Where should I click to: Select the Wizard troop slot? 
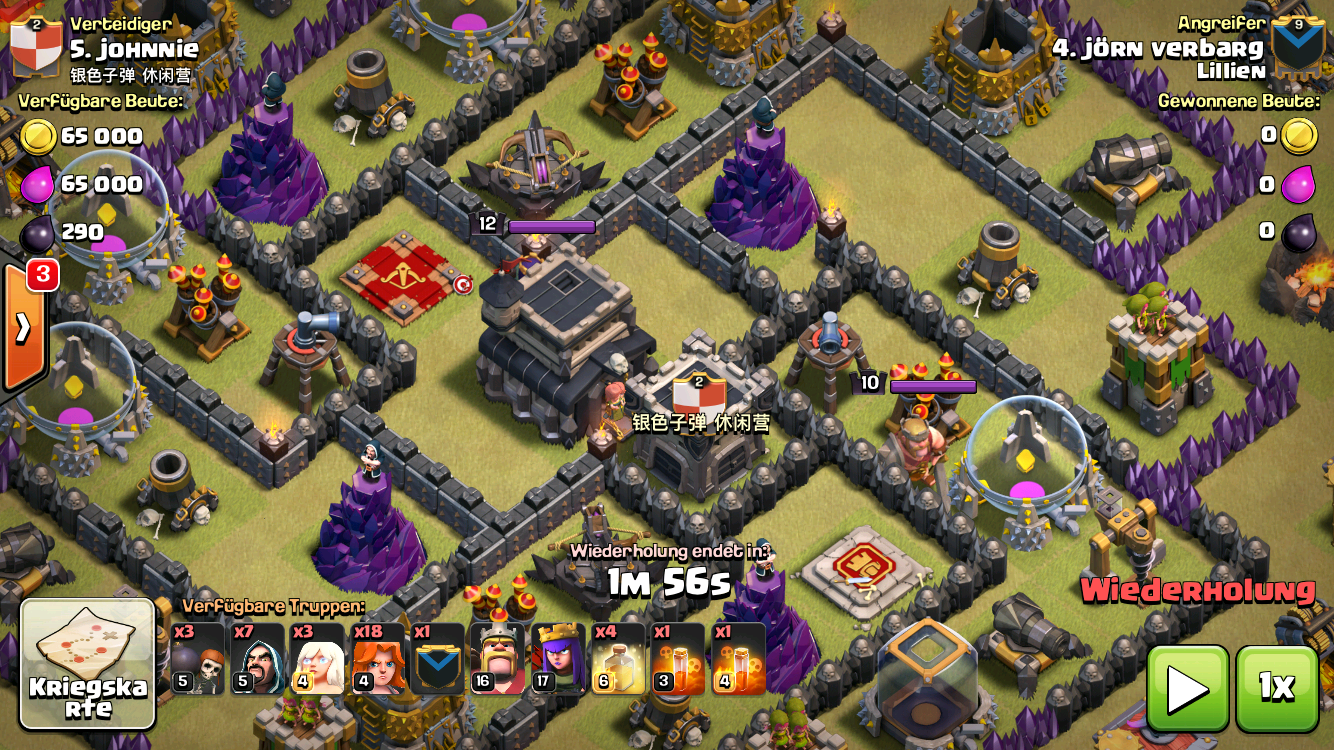point(257,659)
